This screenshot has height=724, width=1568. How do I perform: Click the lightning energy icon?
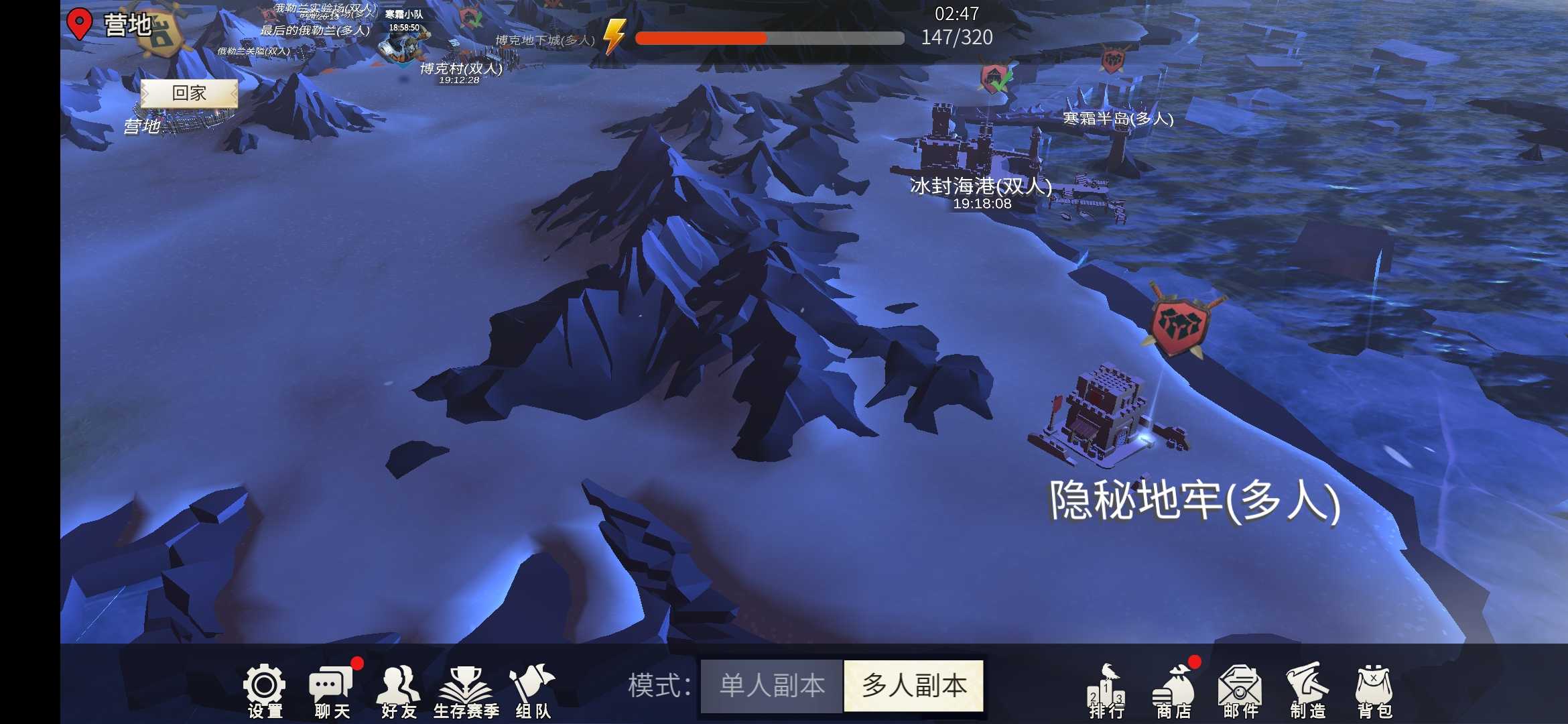(614, 38)
